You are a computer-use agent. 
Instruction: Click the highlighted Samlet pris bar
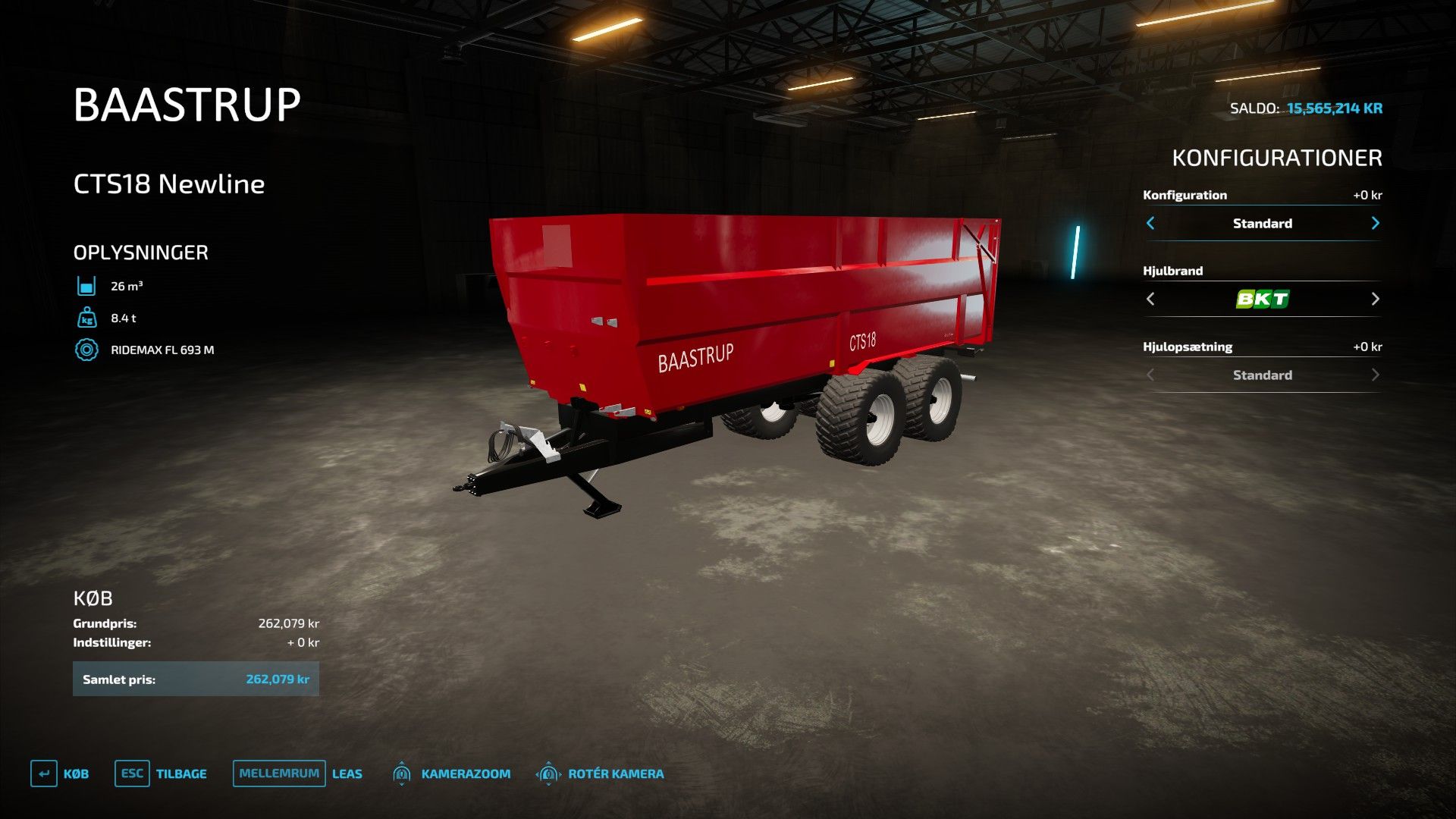click(196, 679)
